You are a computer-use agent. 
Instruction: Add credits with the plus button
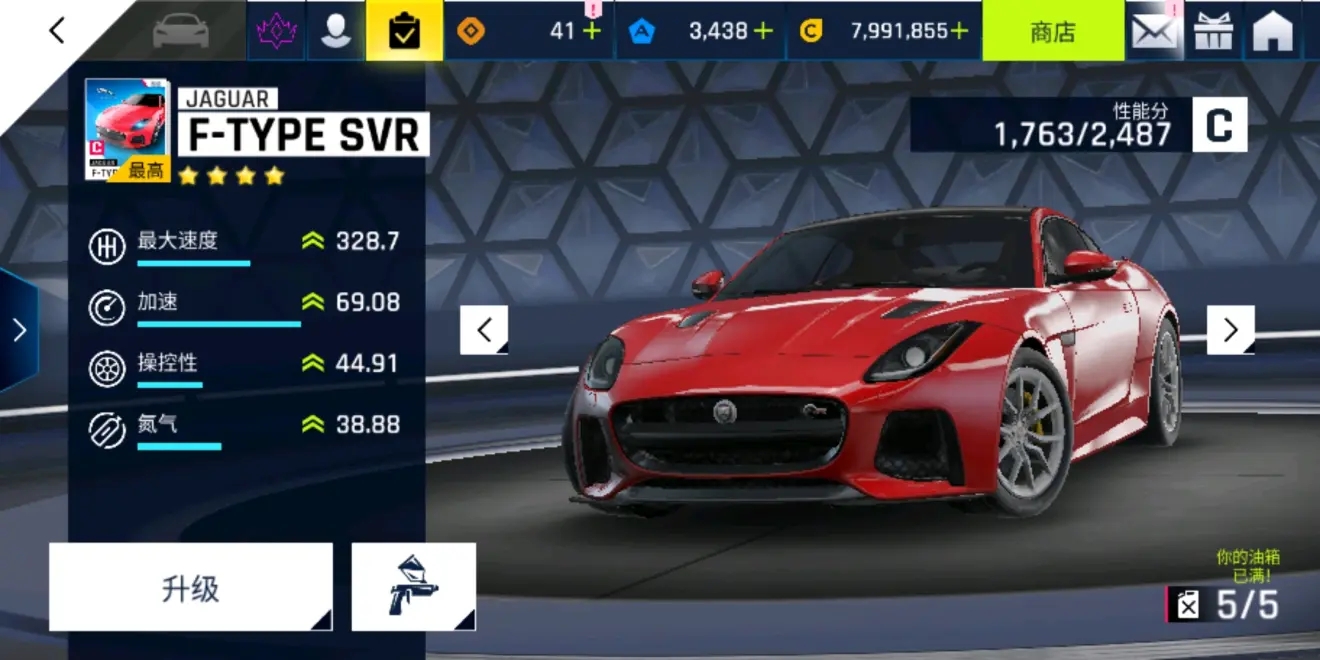coord(959,31)
